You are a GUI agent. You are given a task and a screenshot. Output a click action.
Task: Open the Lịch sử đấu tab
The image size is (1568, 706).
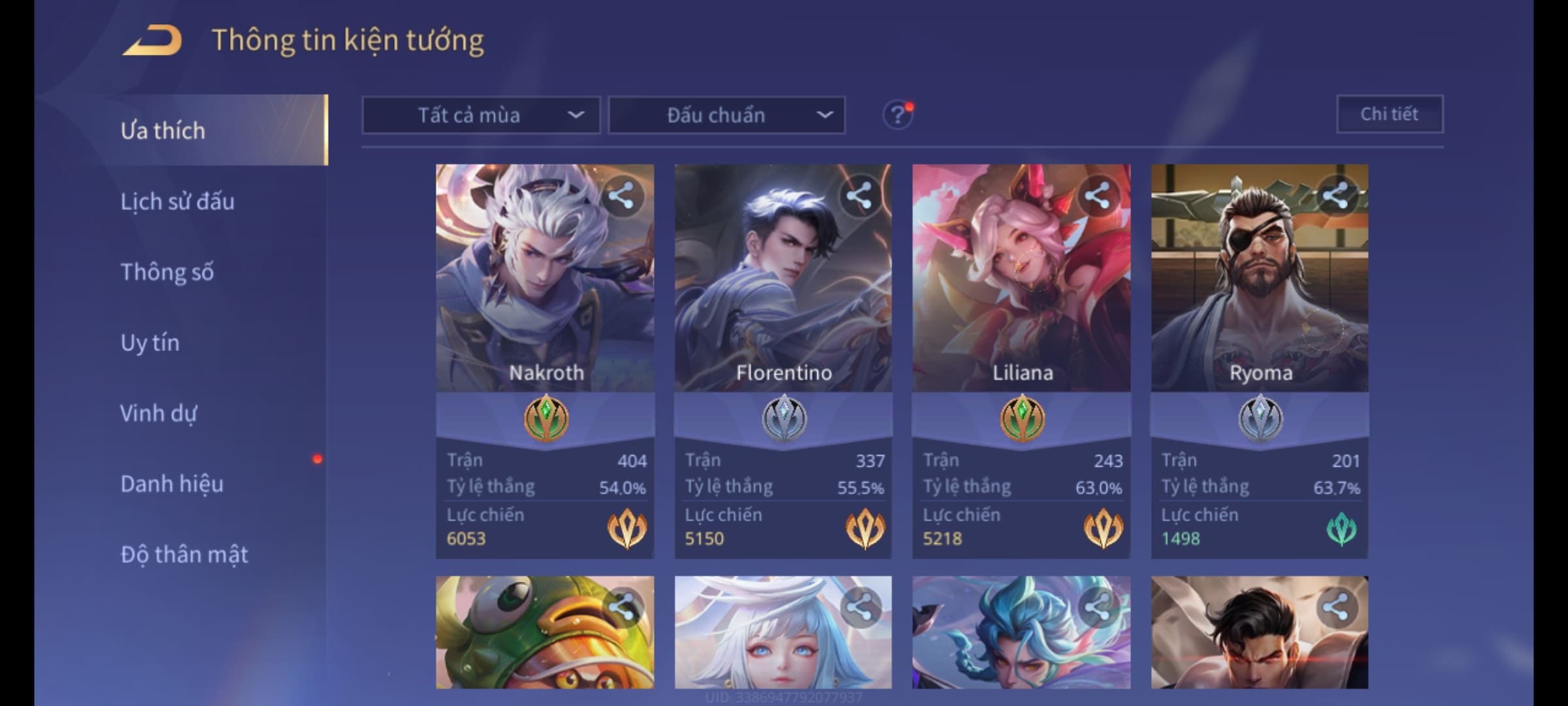pyautogui.click(x=177, y=201)
